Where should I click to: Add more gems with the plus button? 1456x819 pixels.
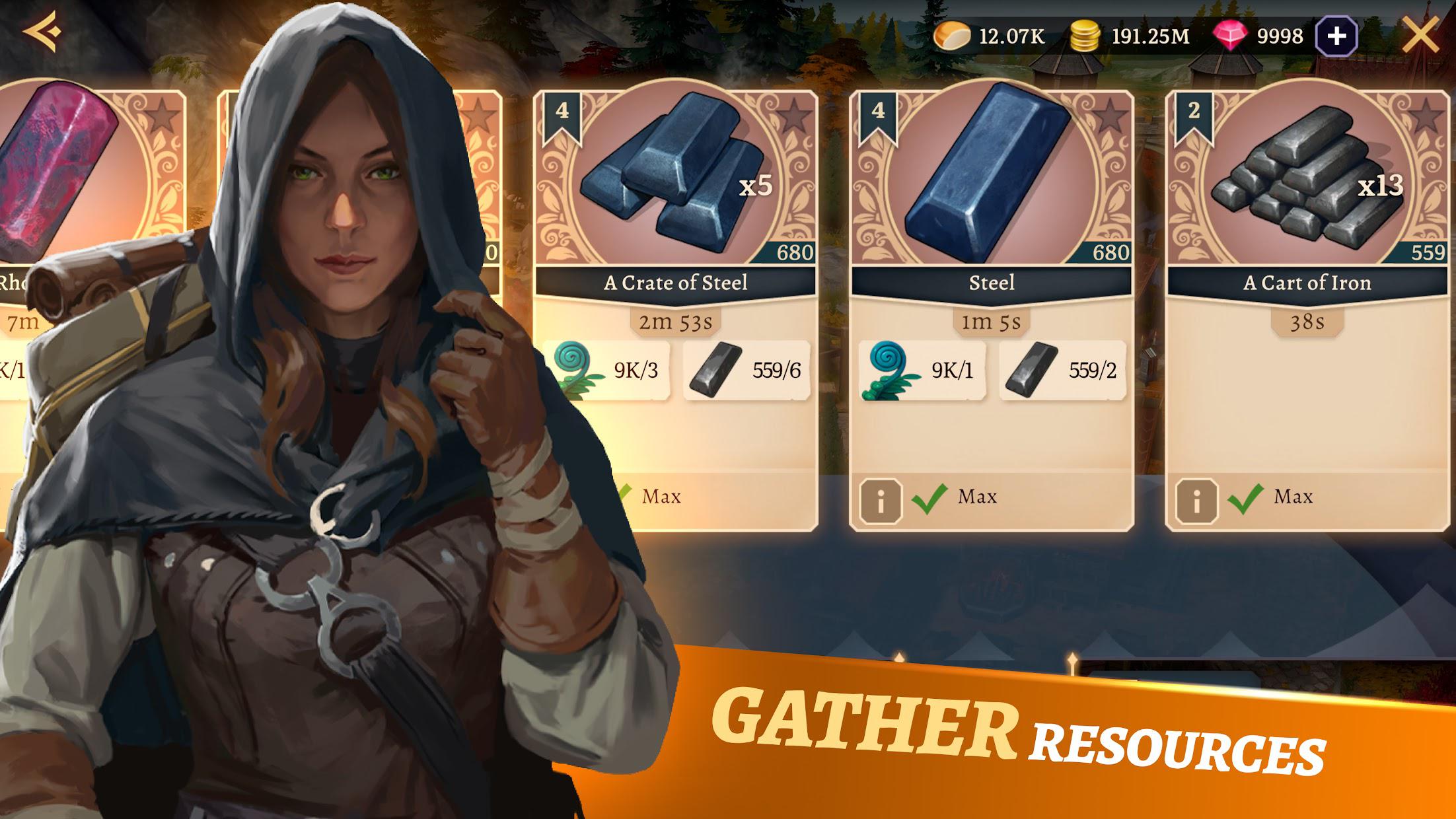(x=1336, y=36)
